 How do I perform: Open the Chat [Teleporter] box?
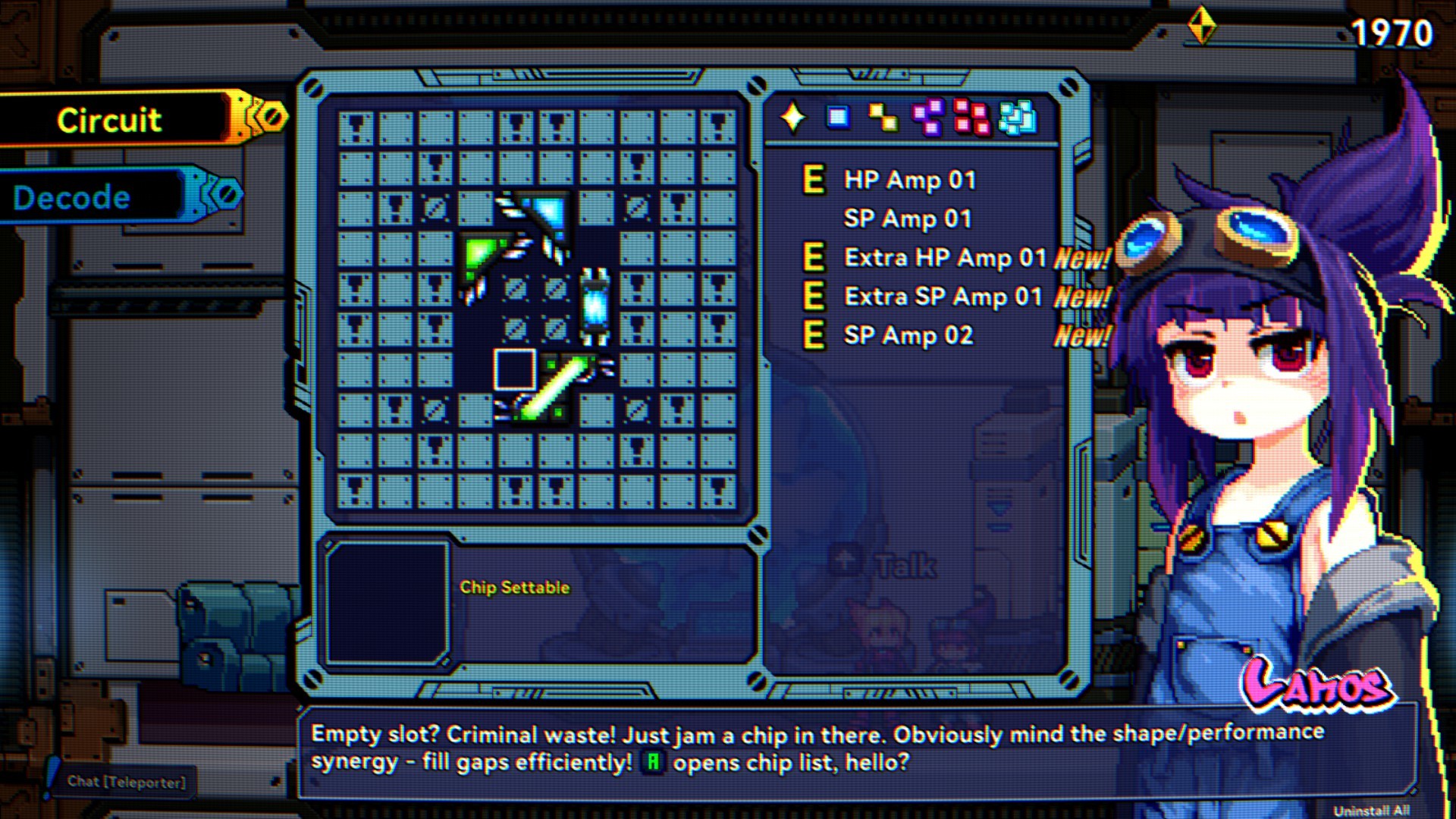[126, 782]
